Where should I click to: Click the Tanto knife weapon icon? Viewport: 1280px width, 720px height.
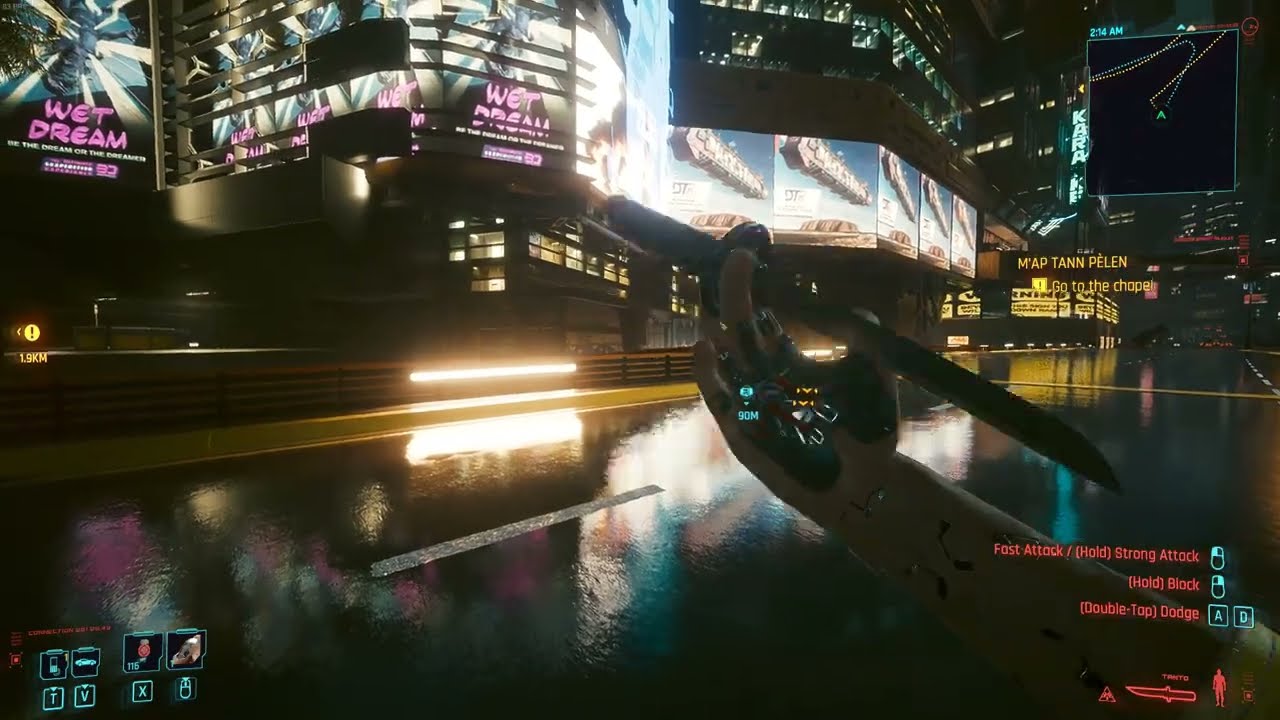[1161, 693]
